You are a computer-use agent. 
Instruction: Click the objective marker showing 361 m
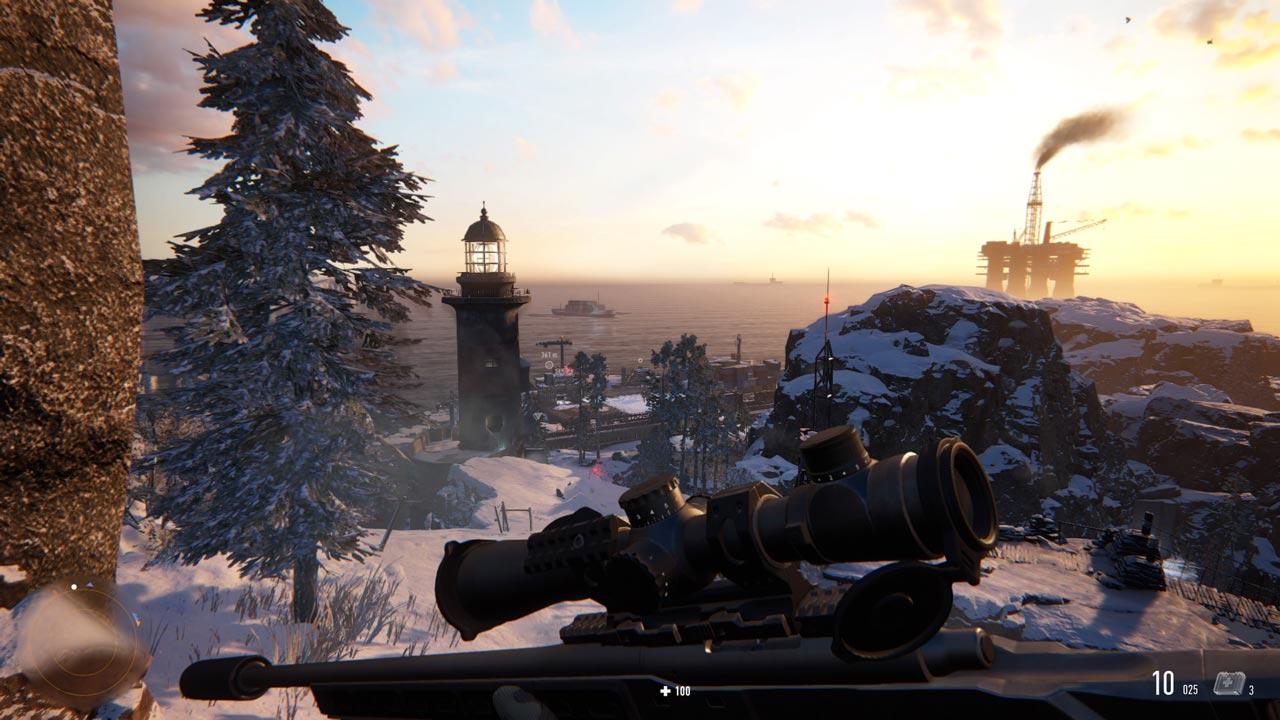pyautogui.click(x=549, y=365)
